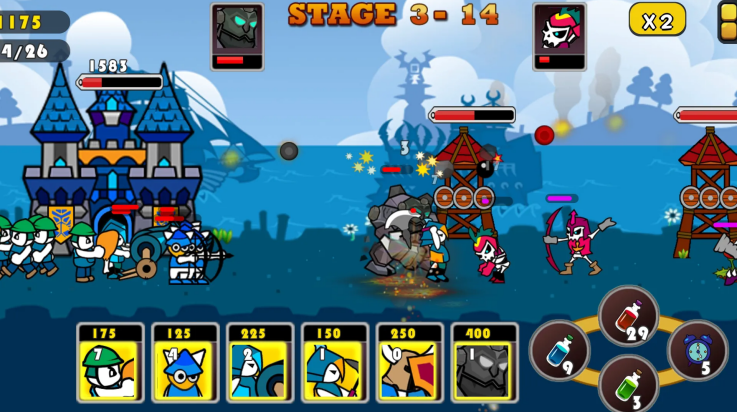Toggle the X2 game speed button
The width and height of the screenshot is (737, 412).
pos(657,20)
